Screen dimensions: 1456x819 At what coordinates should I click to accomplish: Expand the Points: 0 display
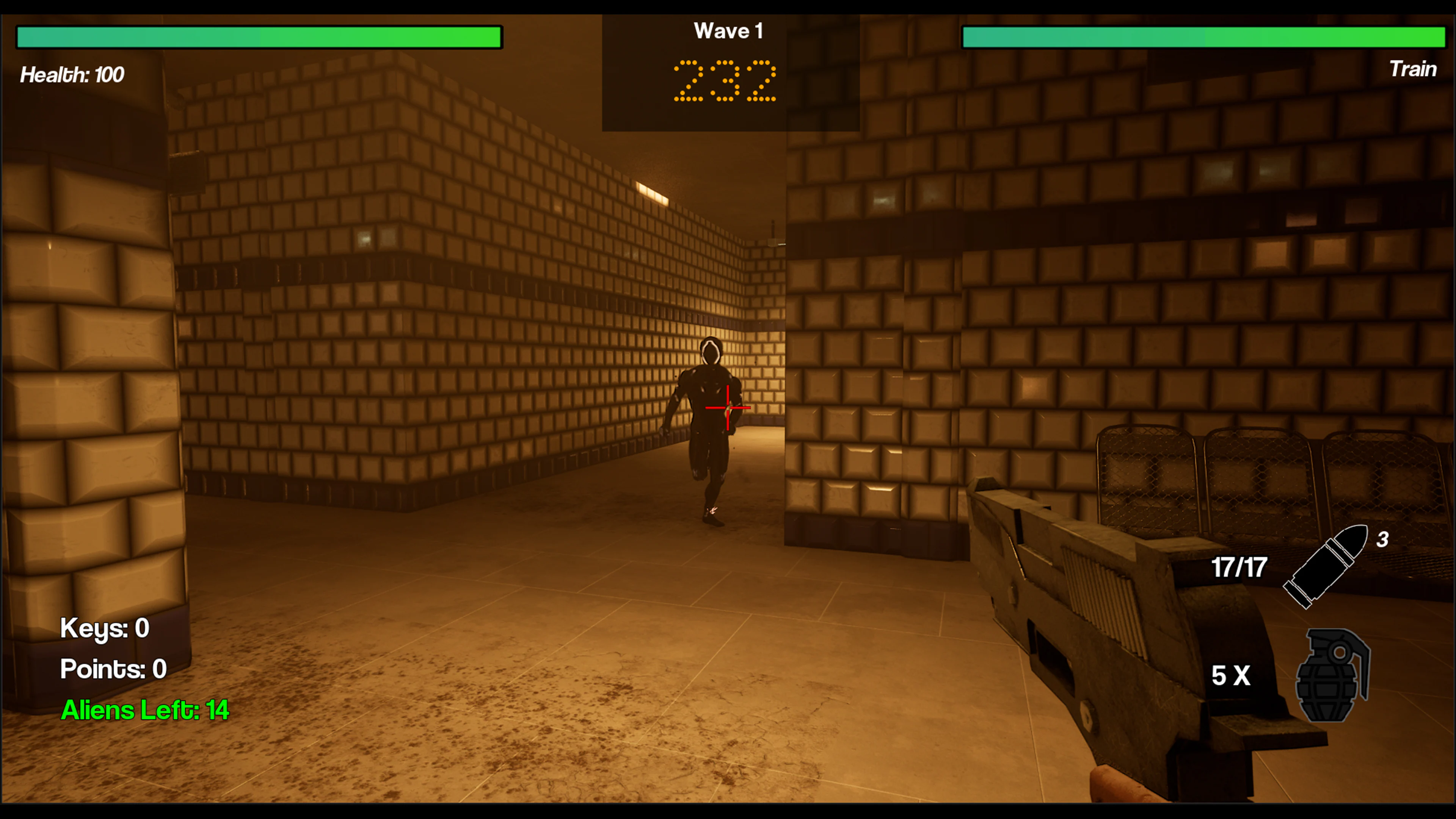pyautogui.click(x=113, y=669)
